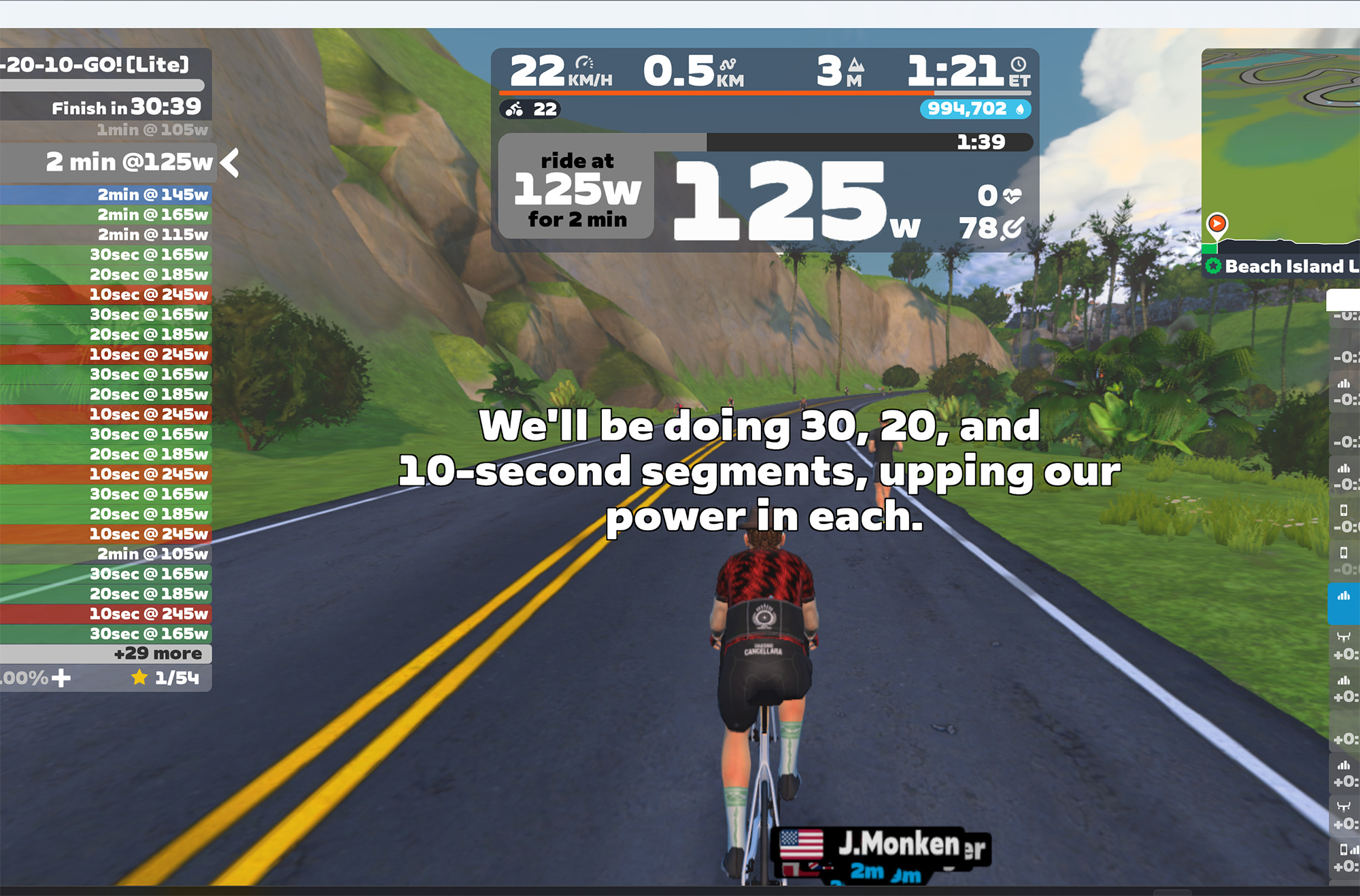Viewport: 1360px width, 896px height.
Task: Click the workout stars 1/54 counter
Action: tap(167, 678)
